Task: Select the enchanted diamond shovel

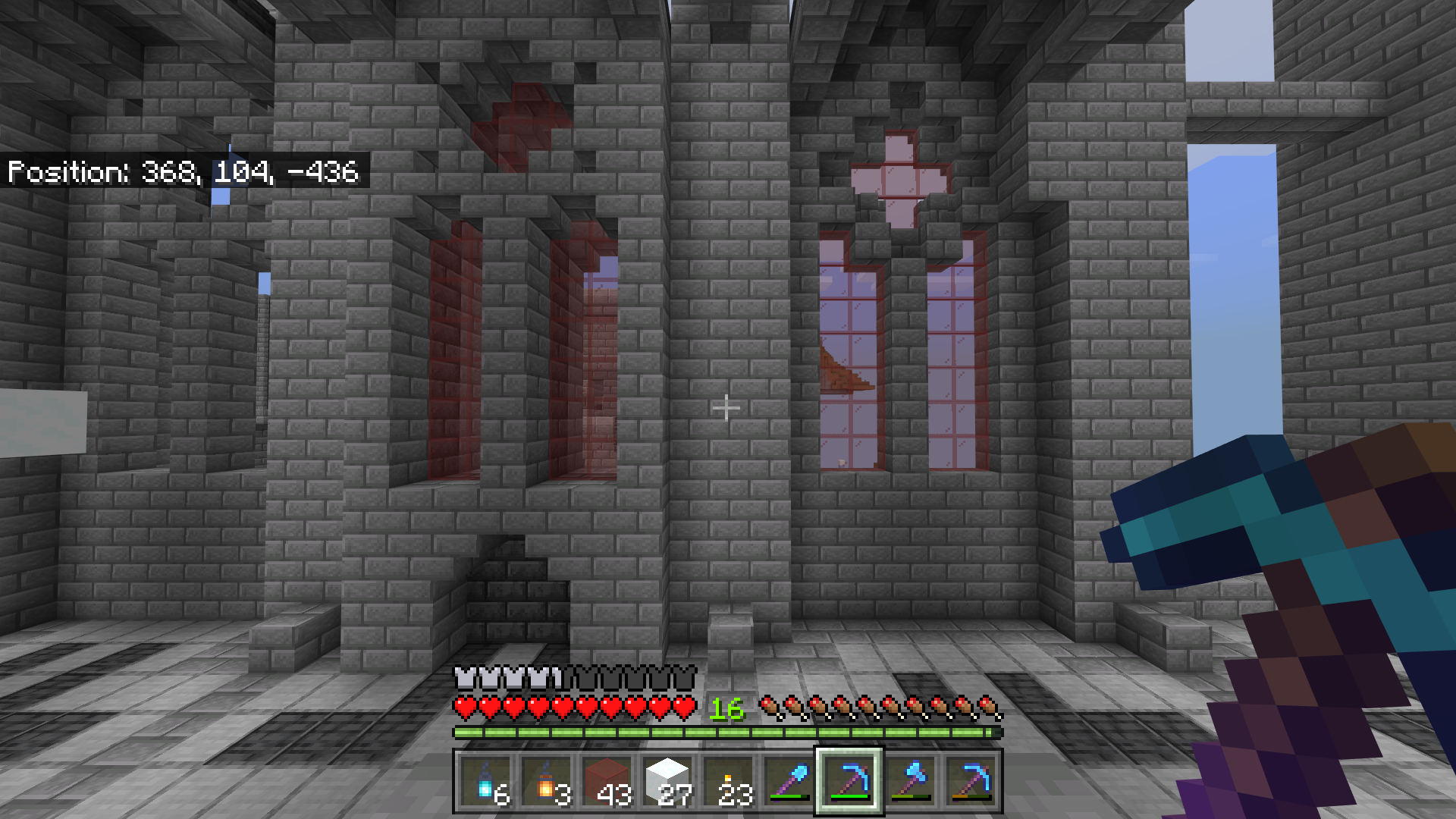Action: (789, 781)
